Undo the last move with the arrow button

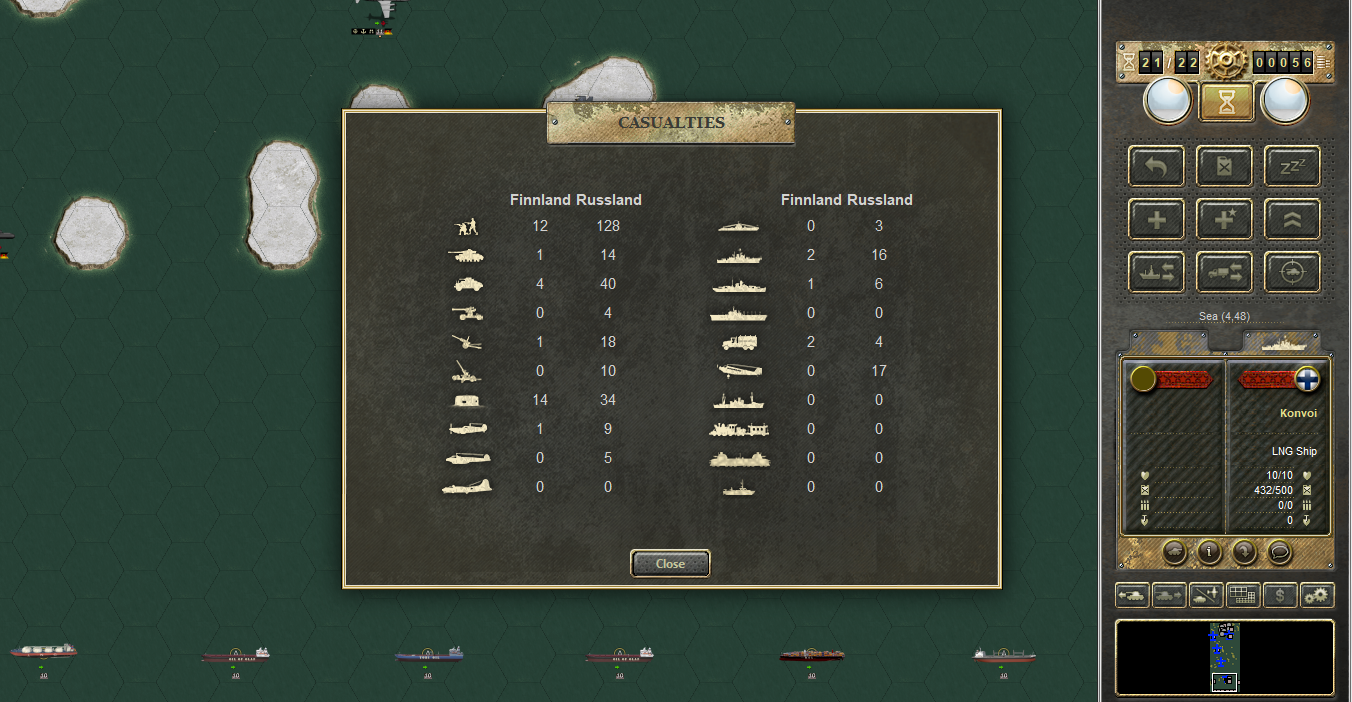[x=1157, y=166]
